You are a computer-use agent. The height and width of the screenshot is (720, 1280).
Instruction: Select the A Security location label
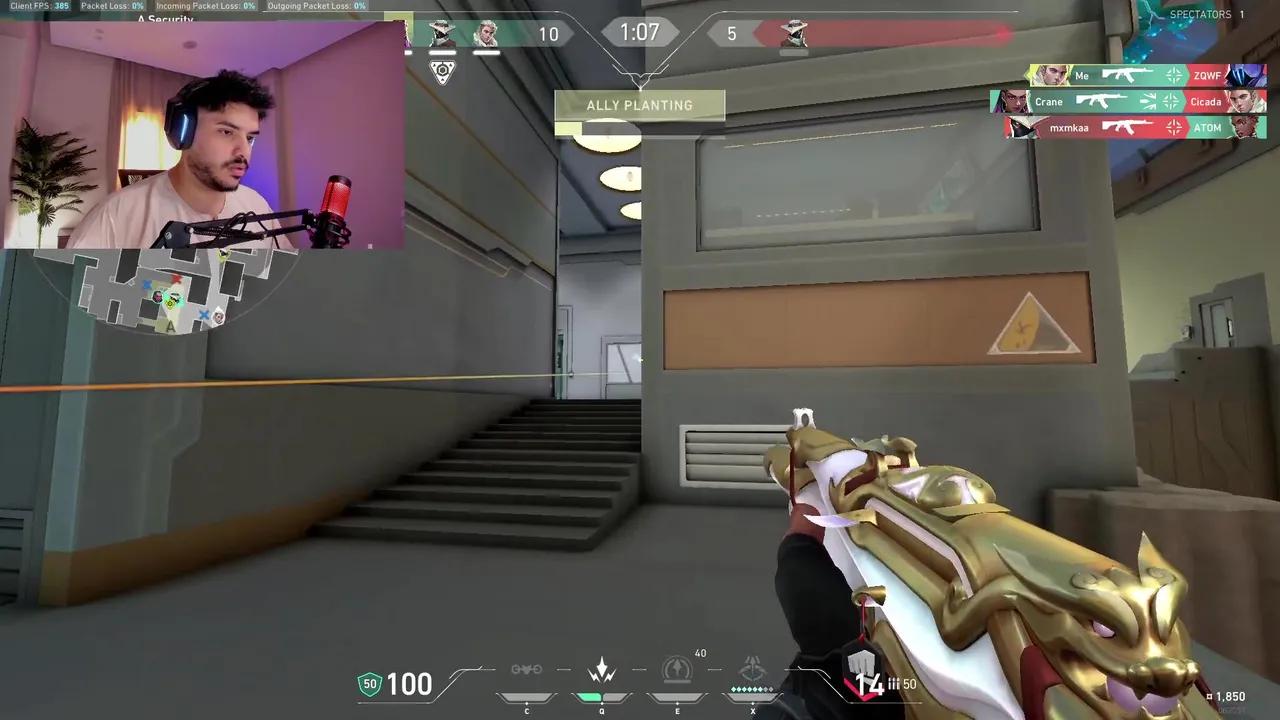click(163, 20)
